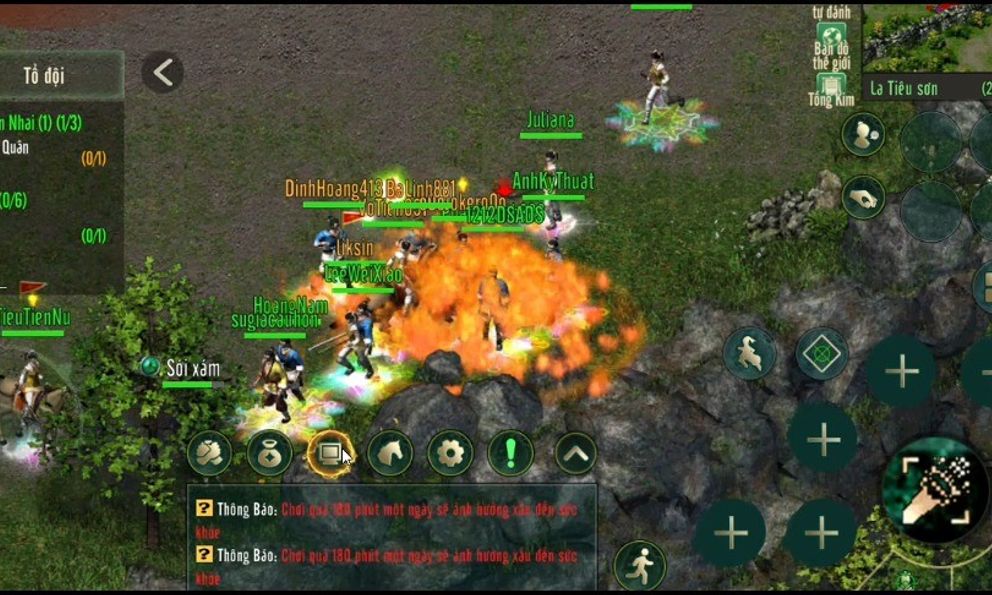Click the minimap of La Tiêu sơn
Image resolution: width=992 pixels, height=595 pixels.
tap(926, 36)
